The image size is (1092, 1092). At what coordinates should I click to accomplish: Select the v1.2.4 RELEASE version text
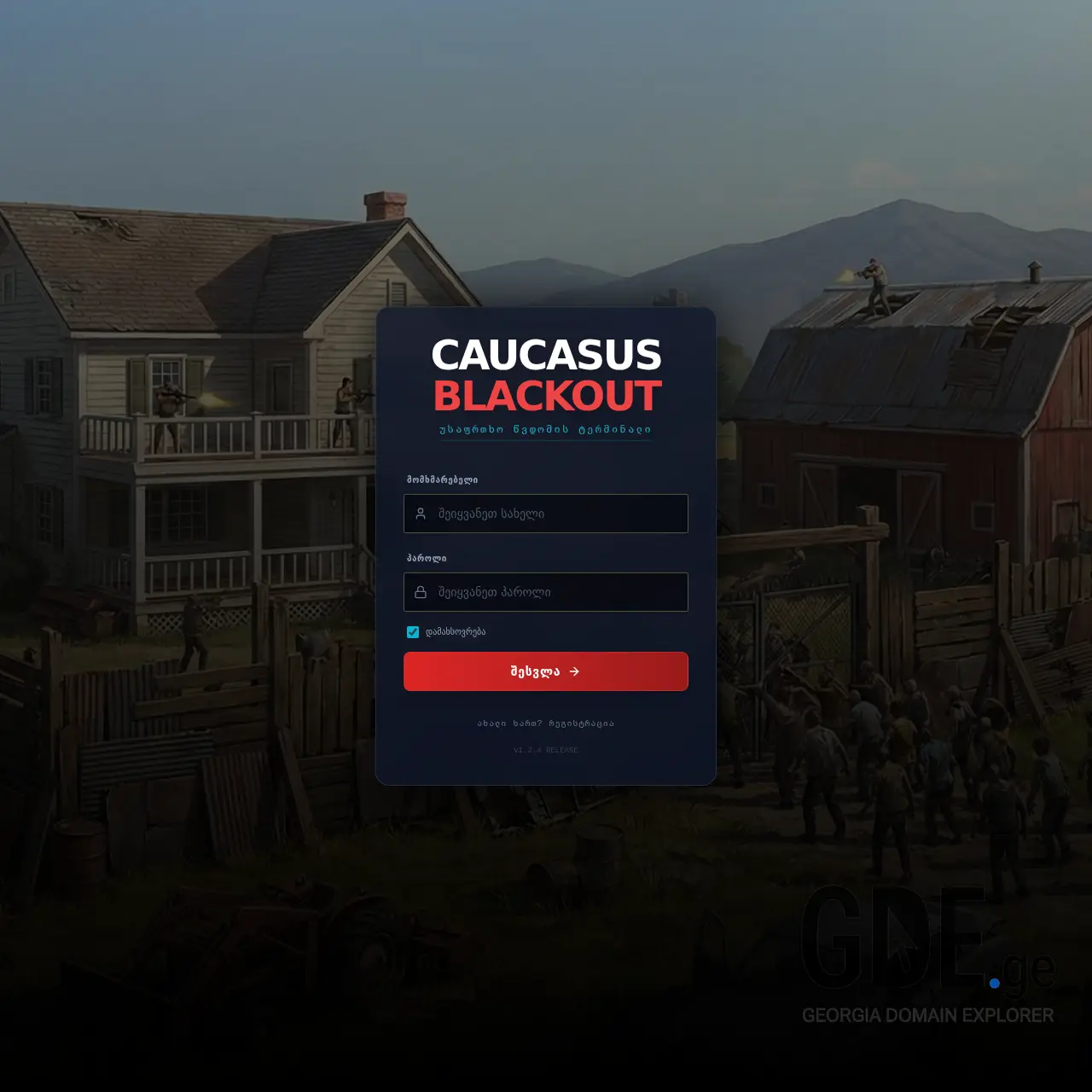tap(545, 750)
